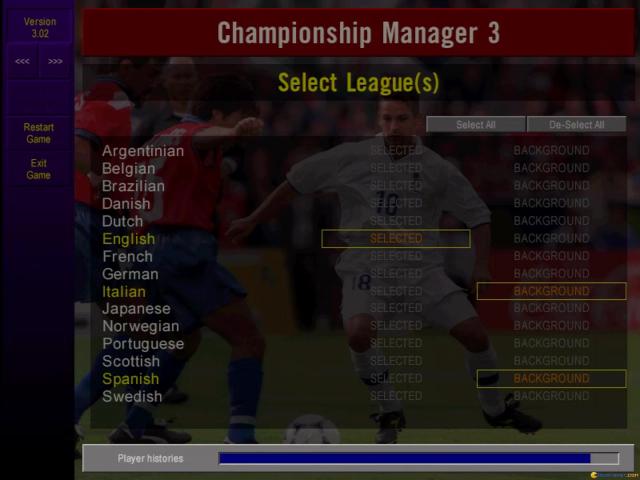Set Portuguese league to BACKGROUND
The height and width of the screenshot is (480, 640).
pyautogui.click(x=551, y=344)
